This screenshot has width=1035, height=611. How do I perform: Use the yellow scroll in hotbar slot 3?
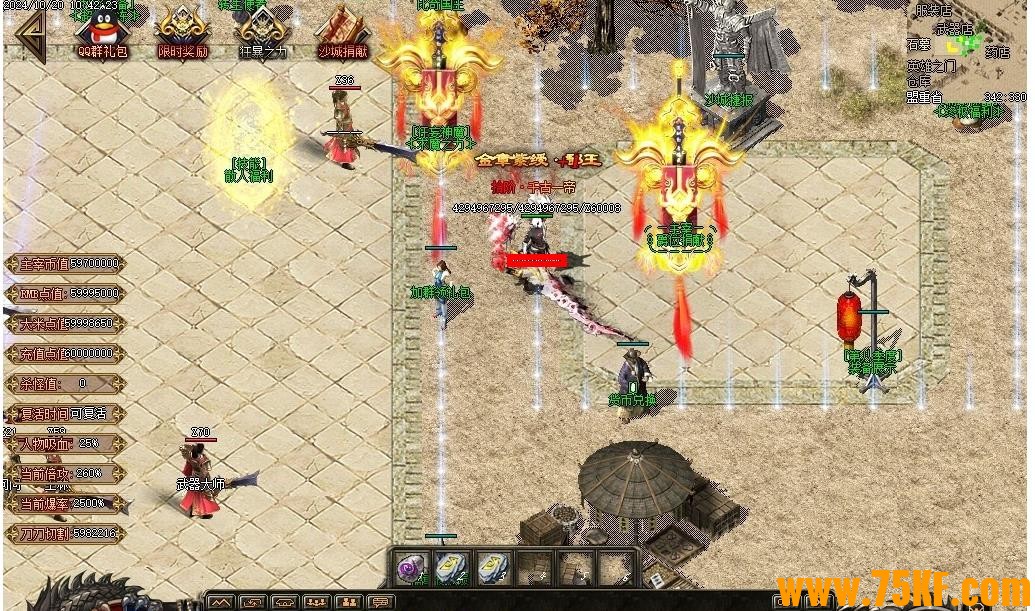click(493, 568)
